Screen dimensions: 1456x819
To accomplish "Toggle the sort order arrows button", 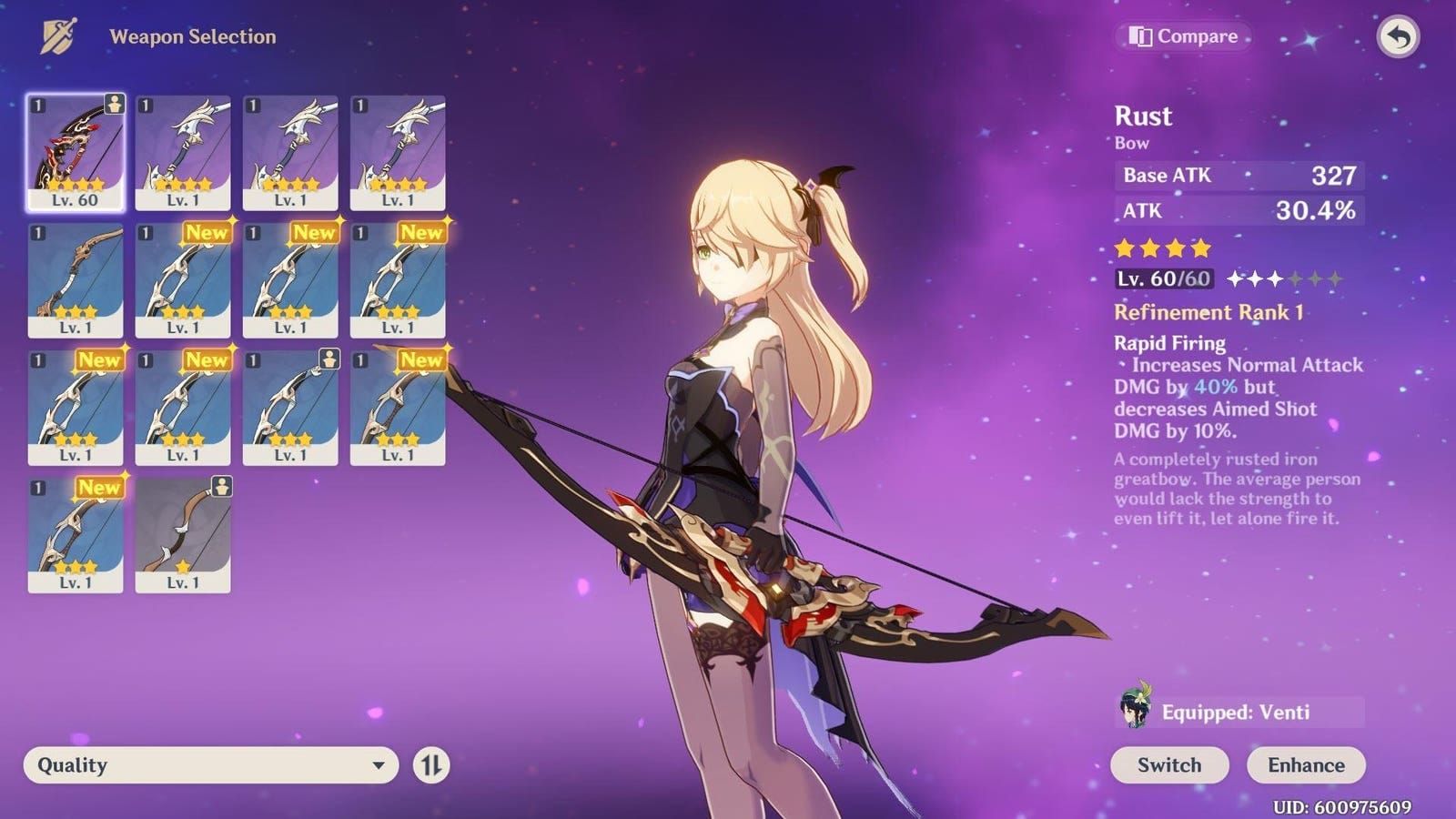I will point(431,765).
